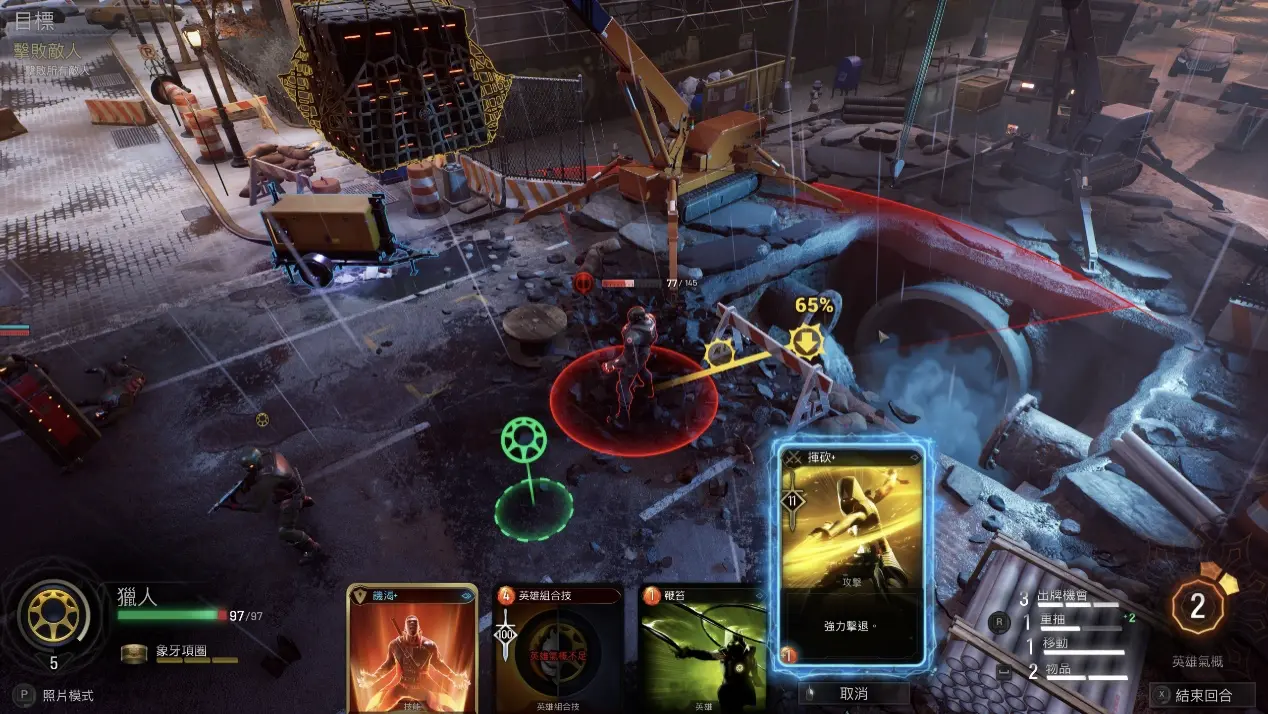End the turn with 結束回合

(x=1203, y=695)
